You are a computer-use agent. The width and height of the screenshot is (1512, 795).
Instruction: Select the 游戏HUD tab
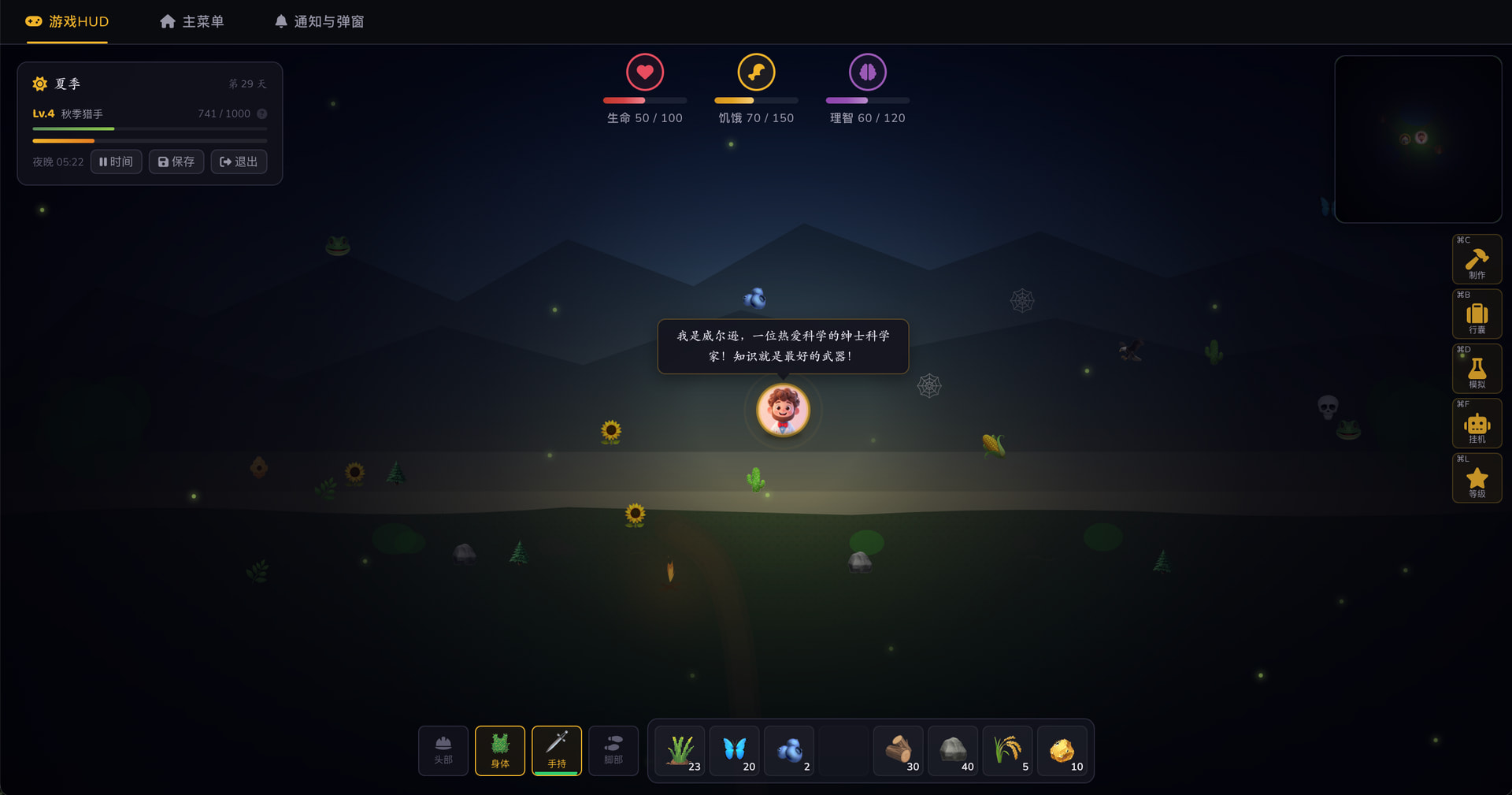[x=67, y=22]
